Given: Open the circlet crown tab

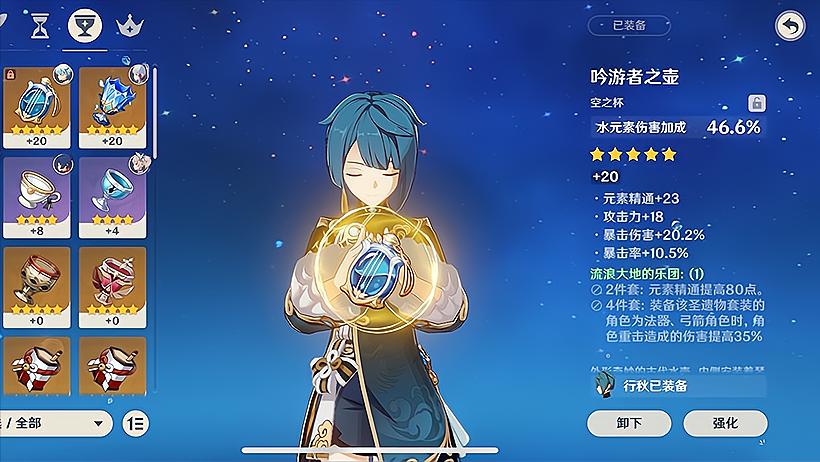Looking at the screenshot, I should pyautogui.click(x=128, y=26).
